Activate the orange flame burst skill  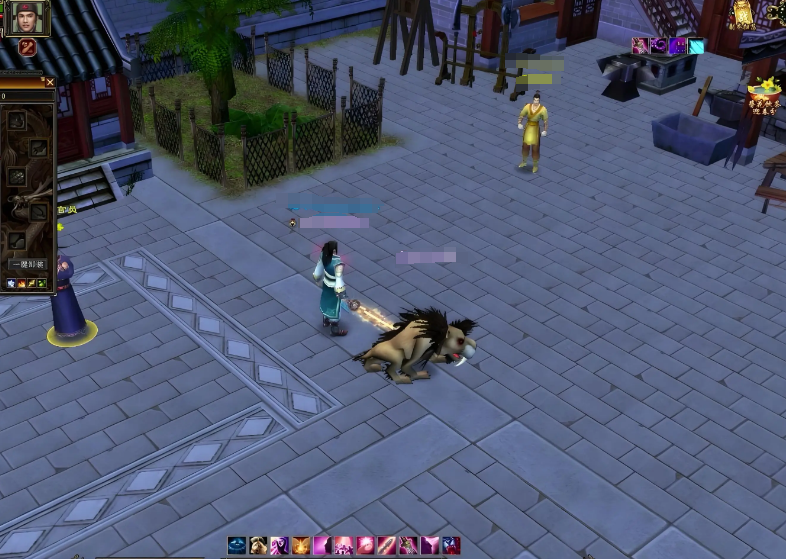pyautogui.click(x=301, y=545)
